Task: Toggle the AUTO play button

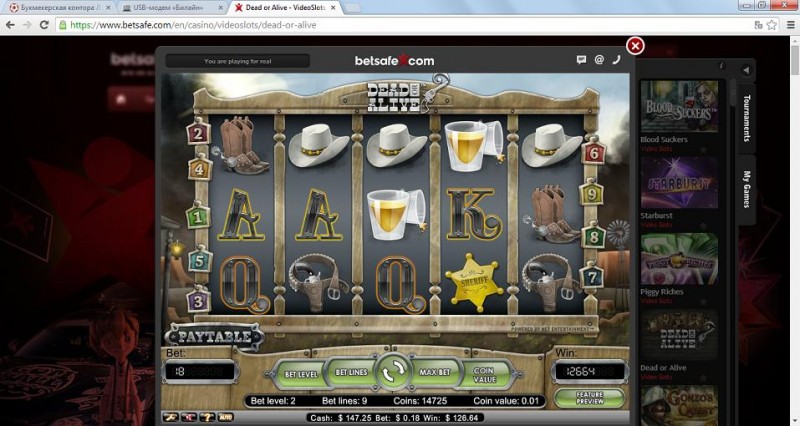Action: coord(225,415)
